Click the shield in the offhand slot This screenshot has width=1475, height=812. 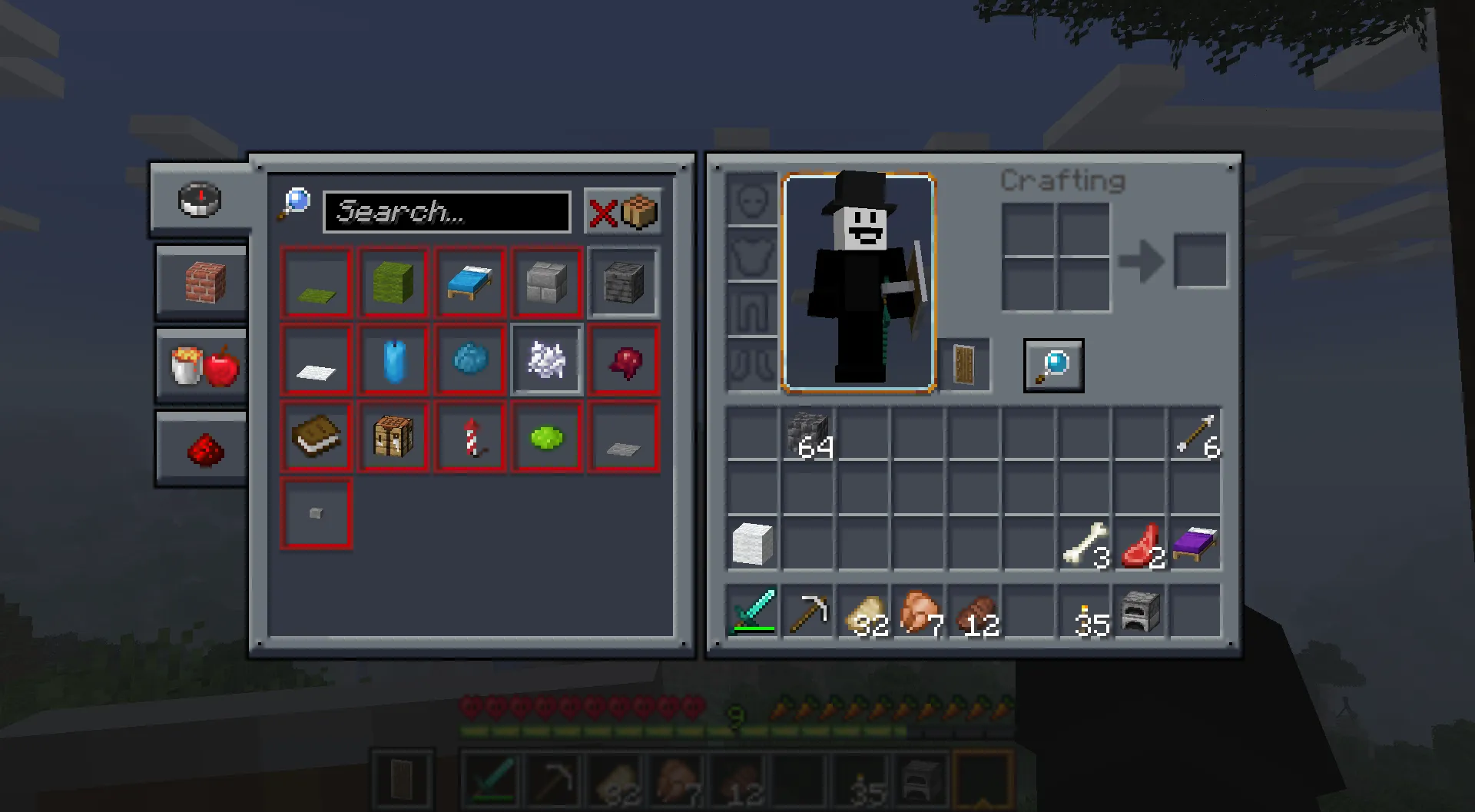pyautogui.click(x=965, y=364)
